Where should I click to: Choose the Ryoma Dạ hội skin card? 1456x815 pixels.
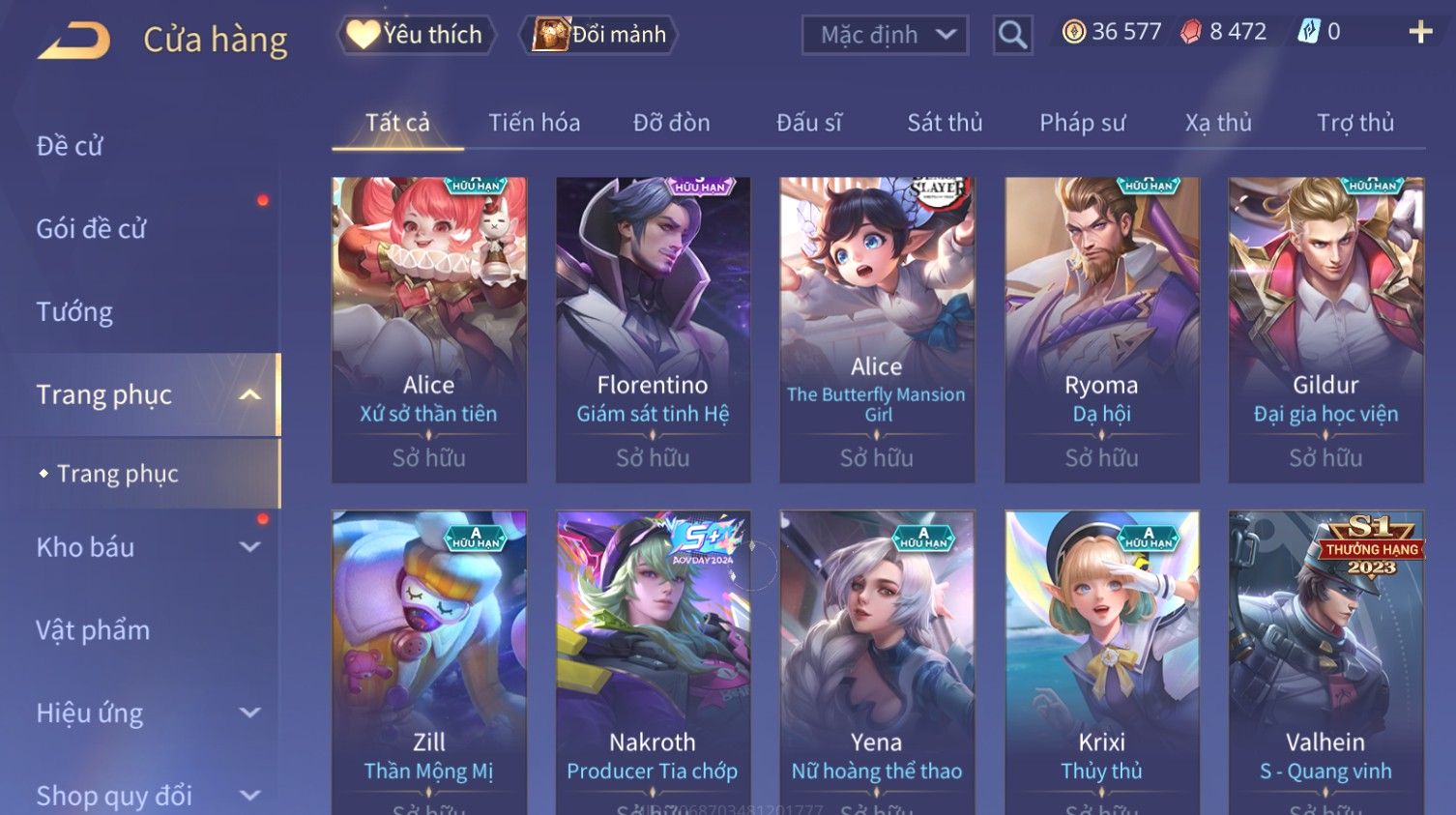coord(1101,329)
